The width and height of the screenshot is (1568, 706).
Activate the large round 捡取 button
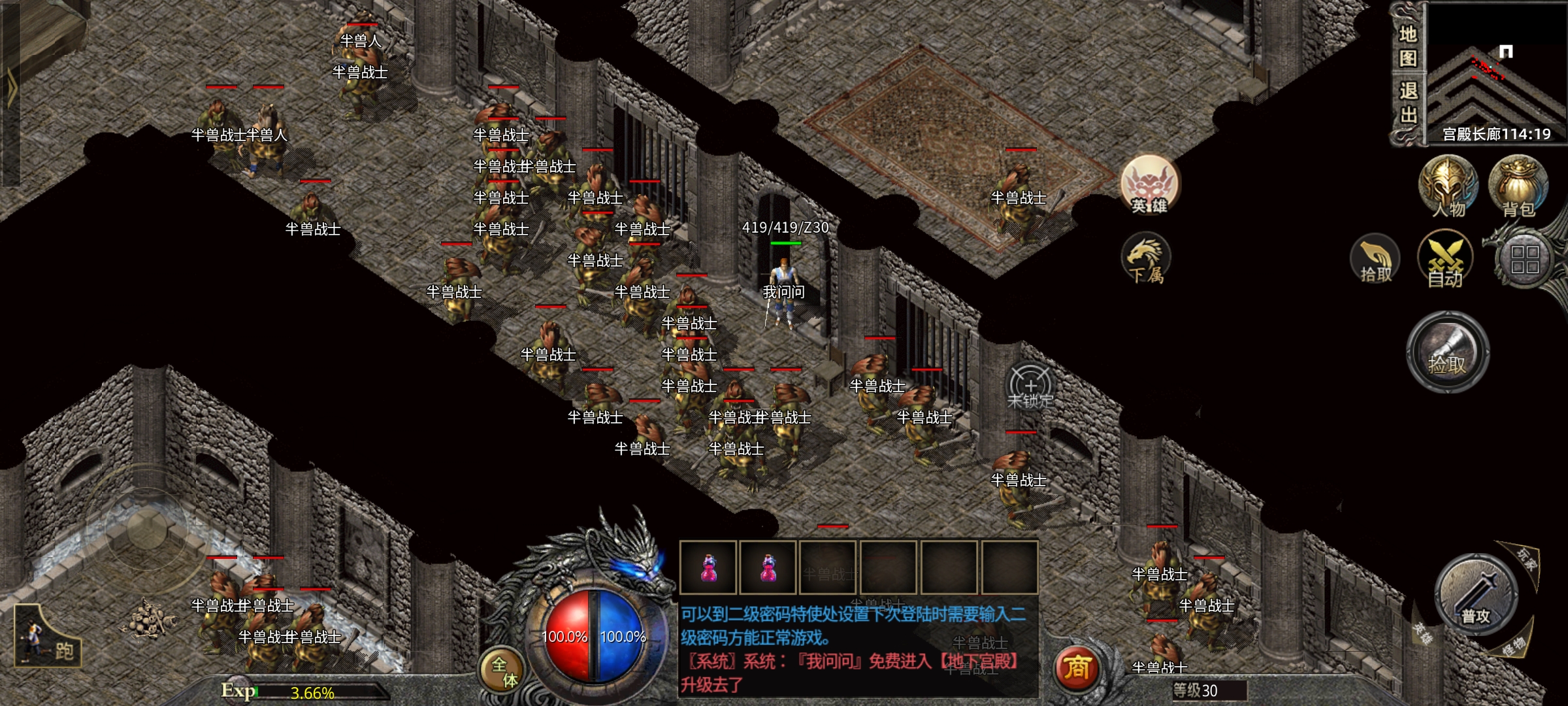pyautogui.click(x=1447, y=352)
